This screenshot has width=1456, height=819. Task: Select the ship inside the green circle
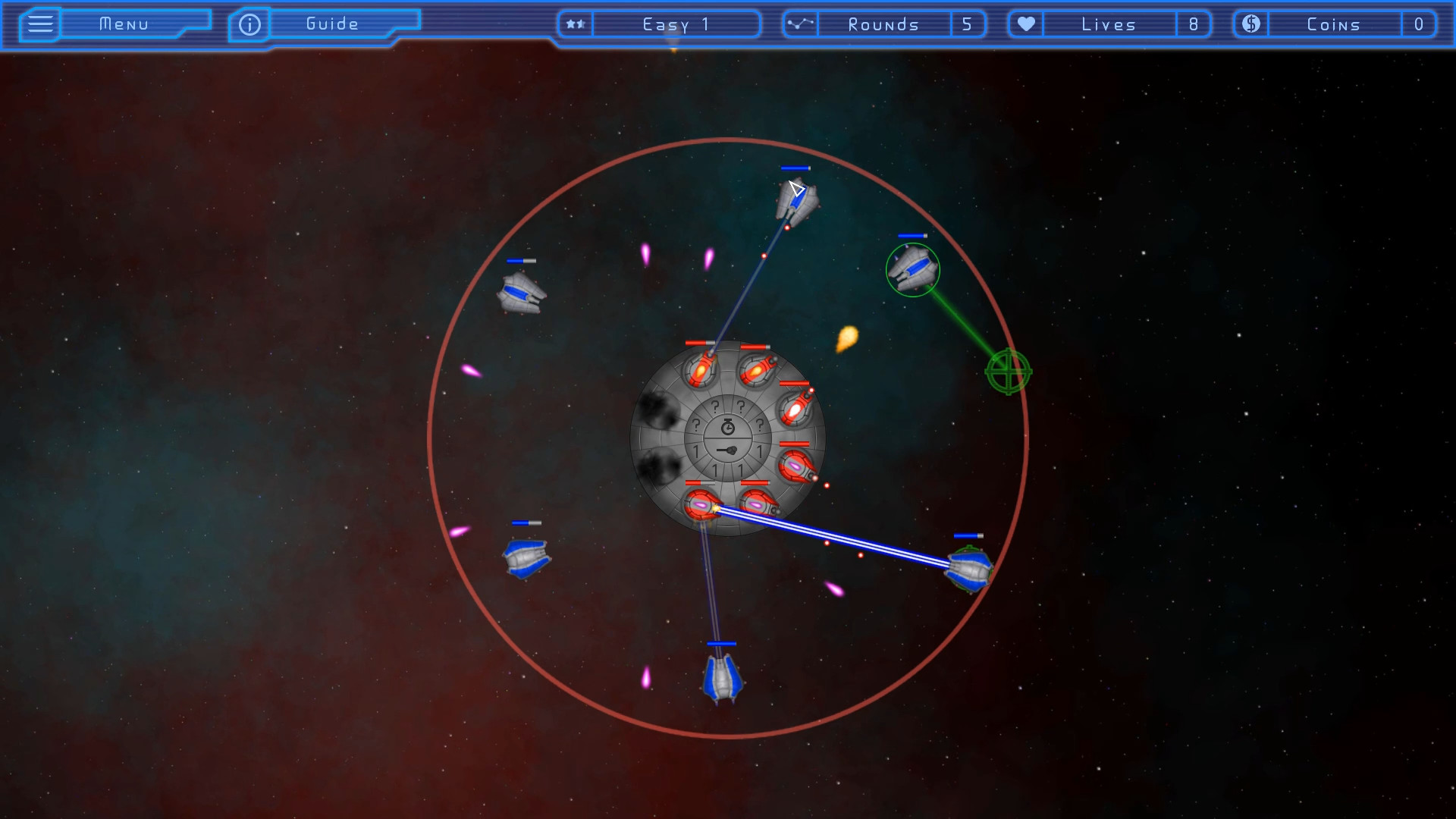coord(912,270)
